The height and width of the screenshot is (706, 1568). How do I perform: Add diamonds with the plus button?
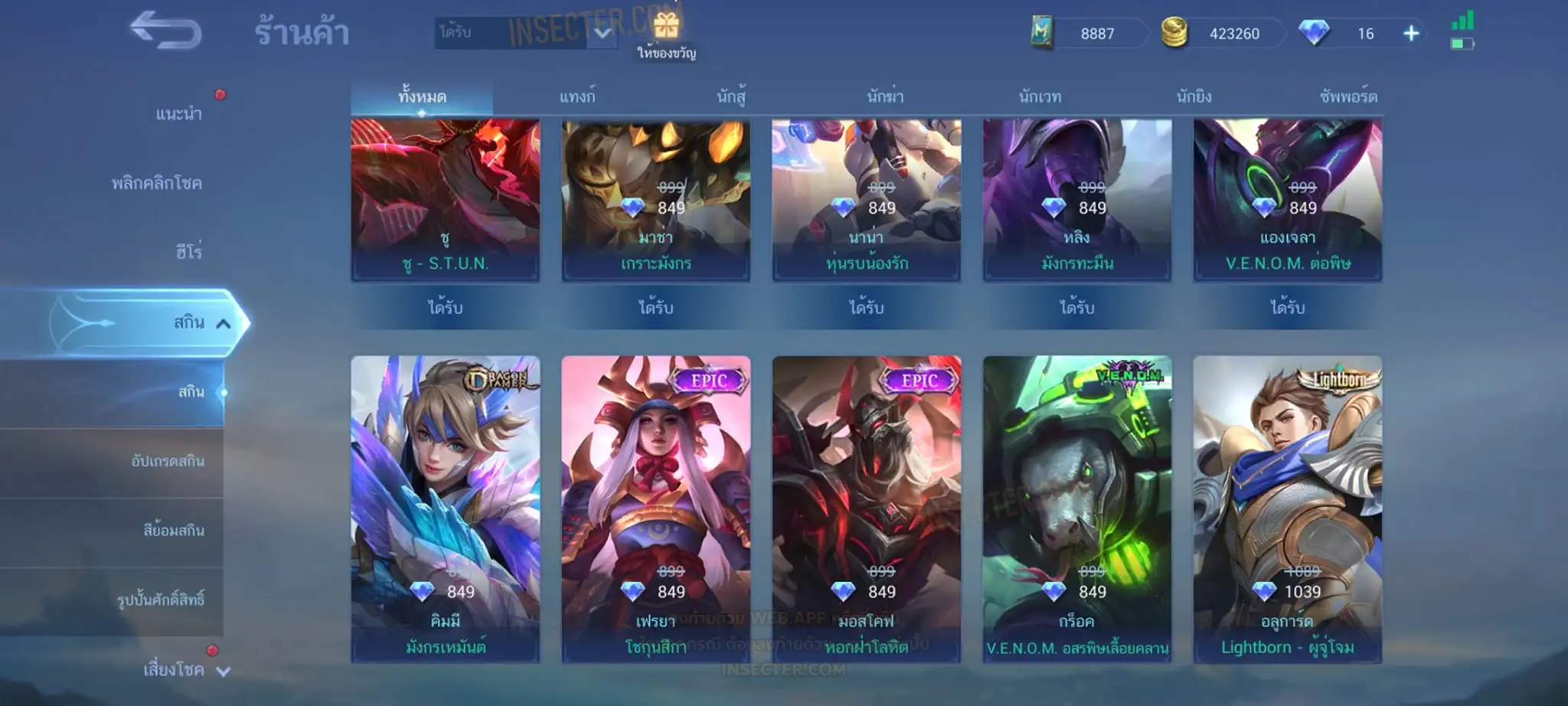coord(1411,34)
